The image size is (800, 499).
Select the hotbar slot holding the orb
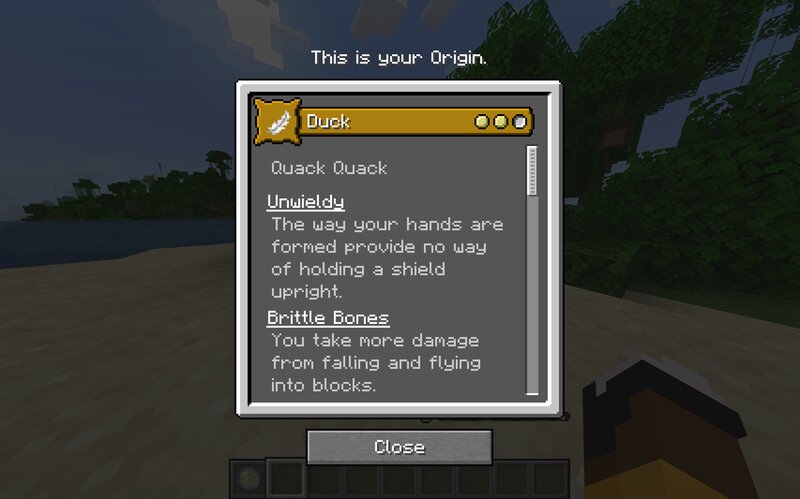(x=248, y=479)
